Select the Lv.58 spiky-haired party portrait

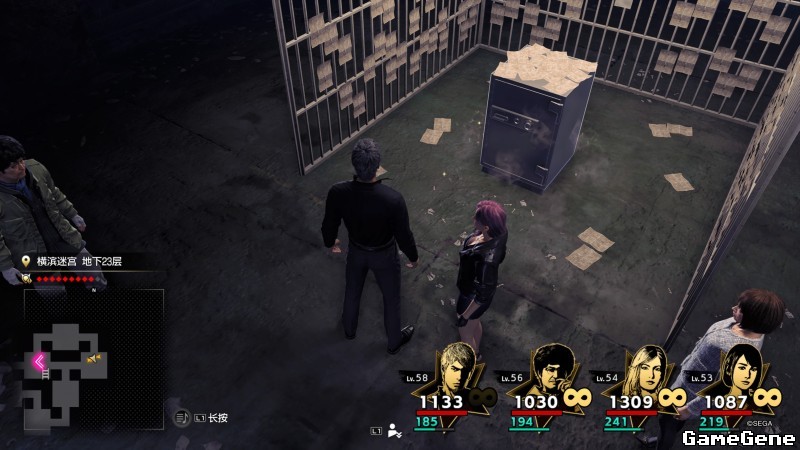[x=455, y=368]
